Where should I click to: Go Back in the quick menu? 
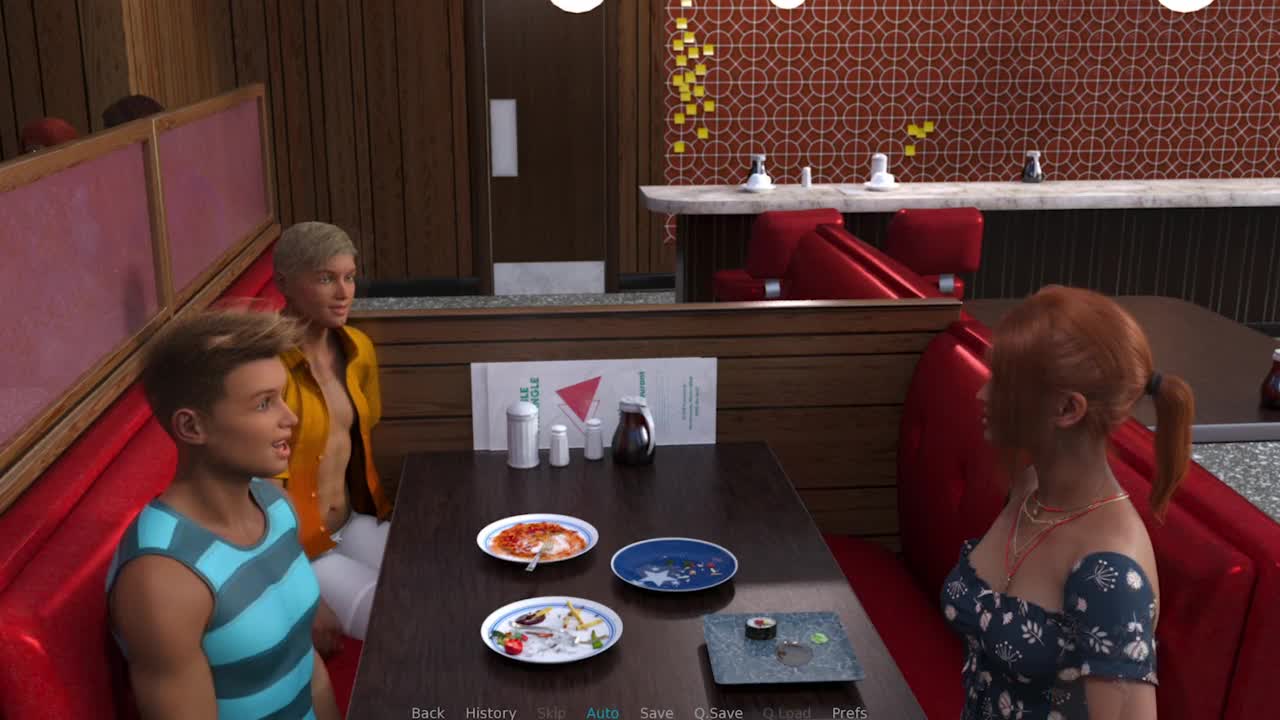[427, 712]
